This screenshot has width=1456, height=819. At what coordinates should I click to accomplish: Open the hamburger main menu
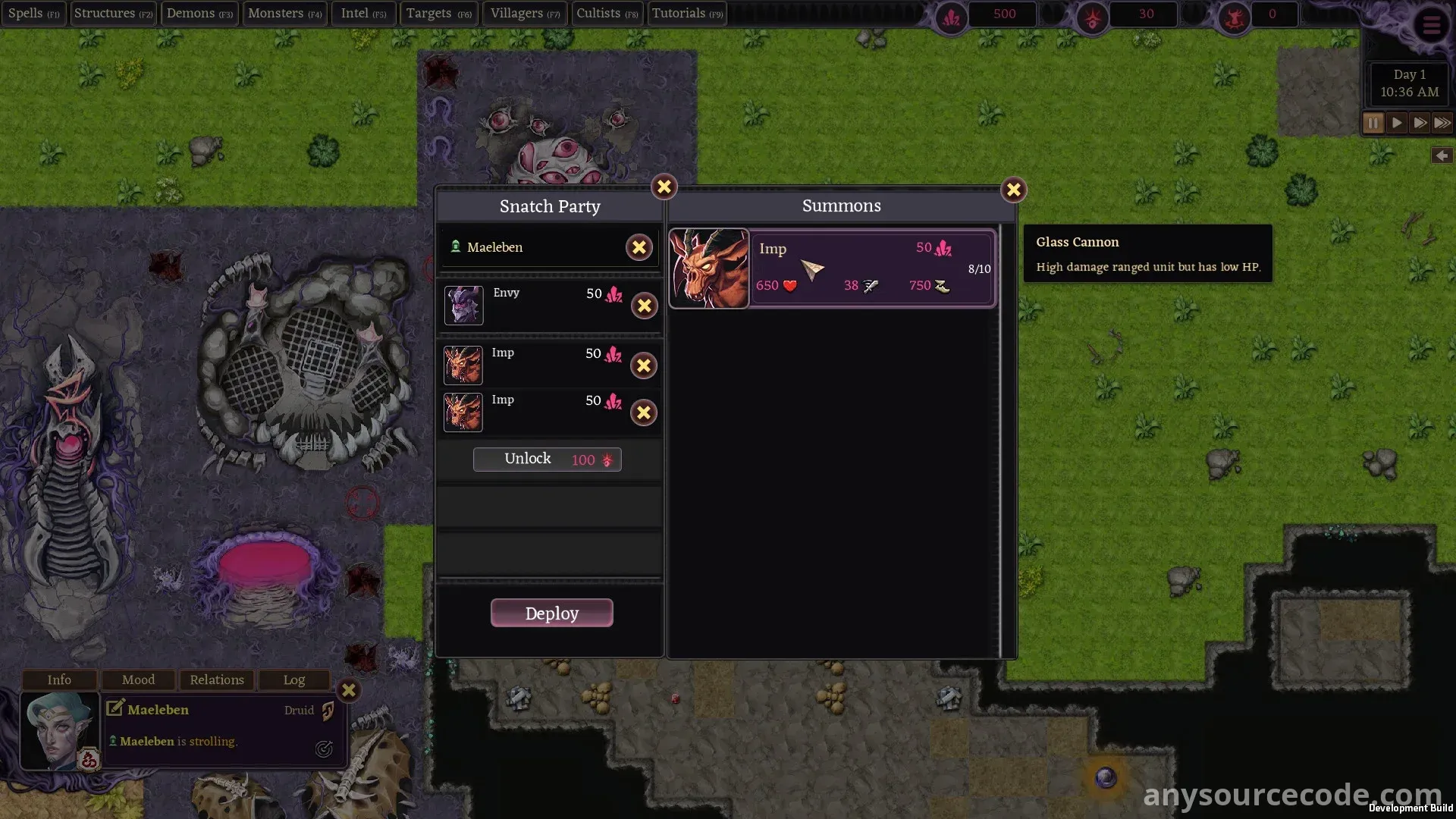pyautogui.click(x=1431, y=26)
